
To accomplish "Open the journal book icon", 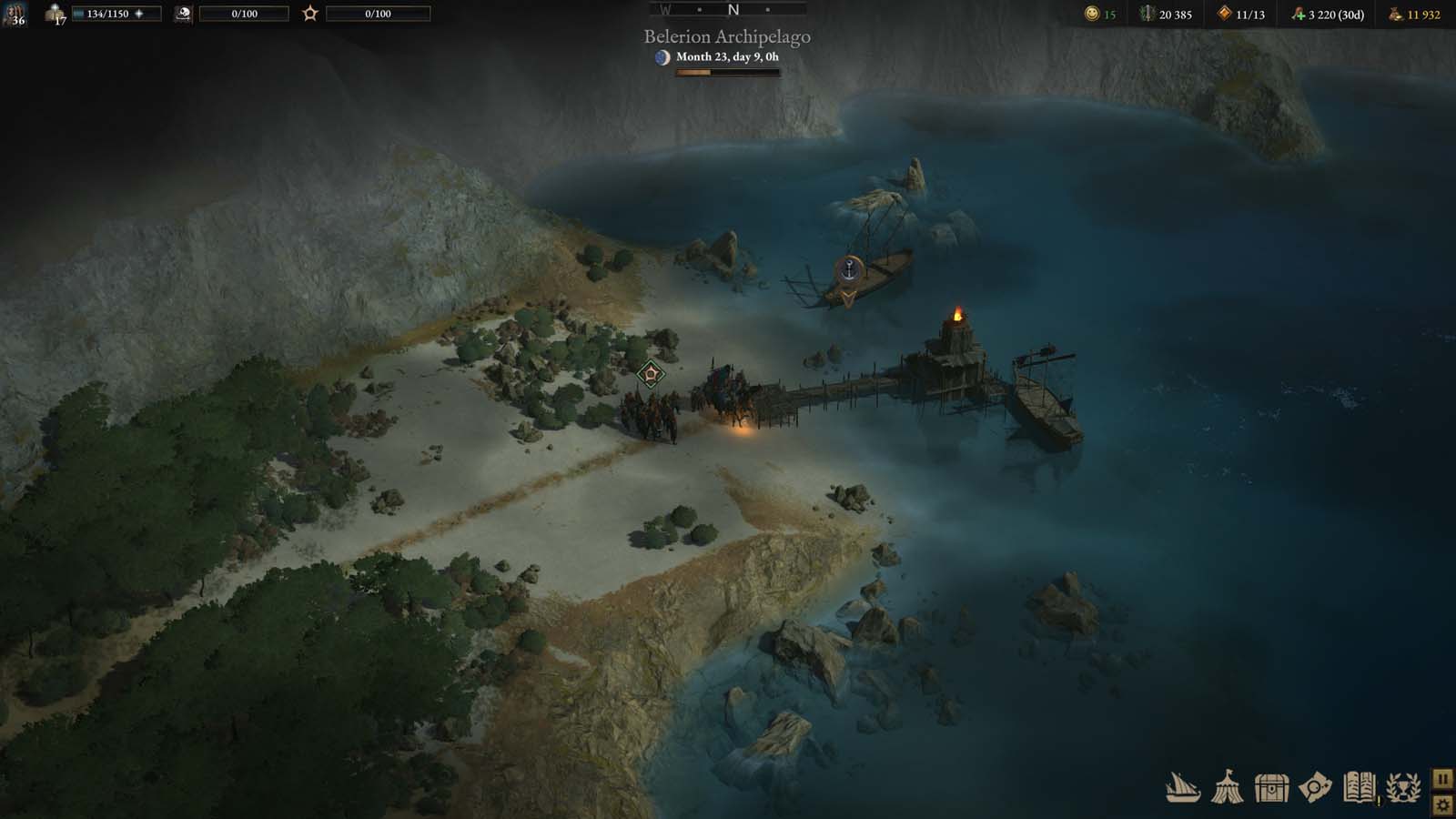I will point(1359,787).
